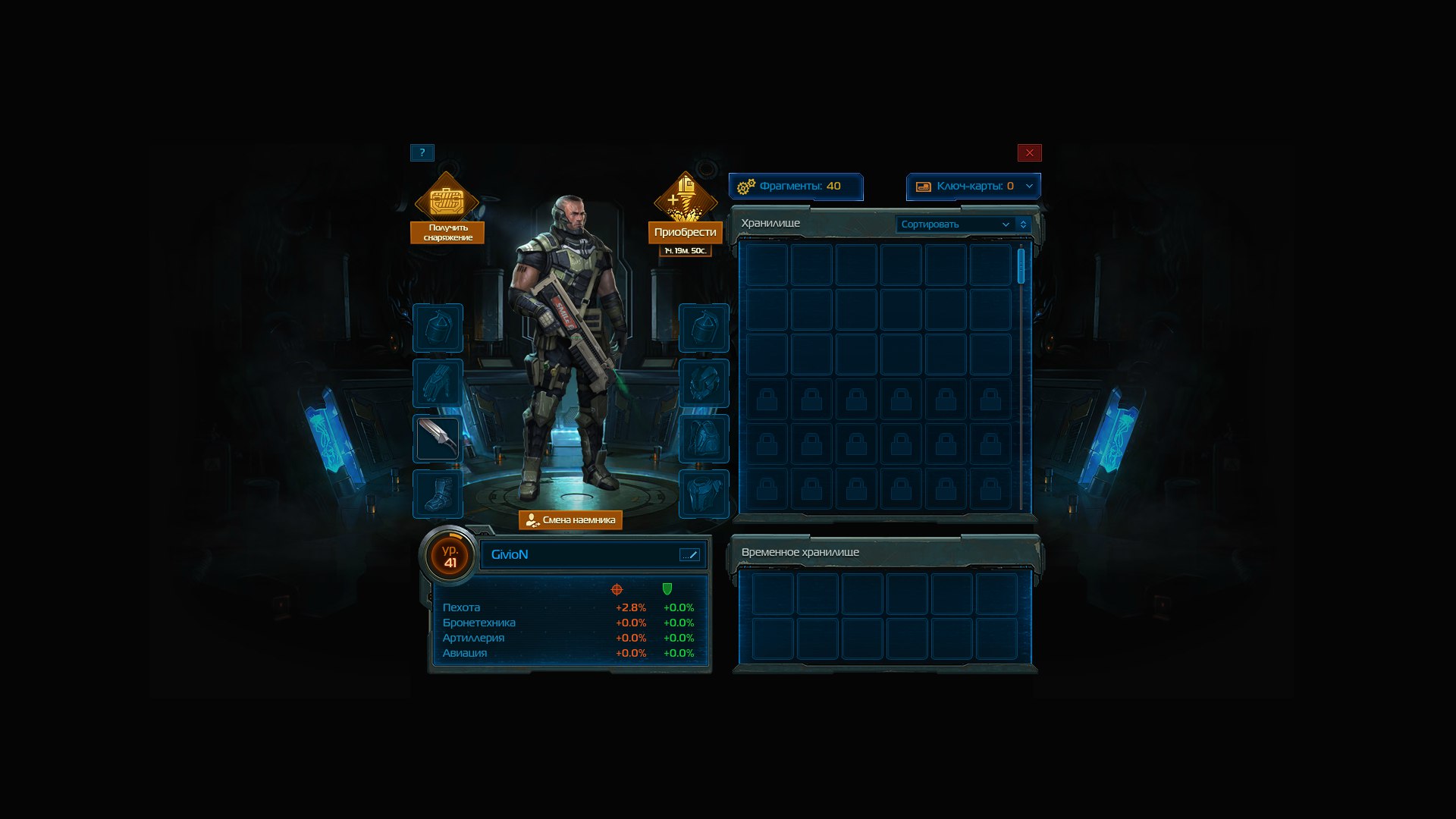Open the help question mark button
1456x819 pixels.
point(422,152)
